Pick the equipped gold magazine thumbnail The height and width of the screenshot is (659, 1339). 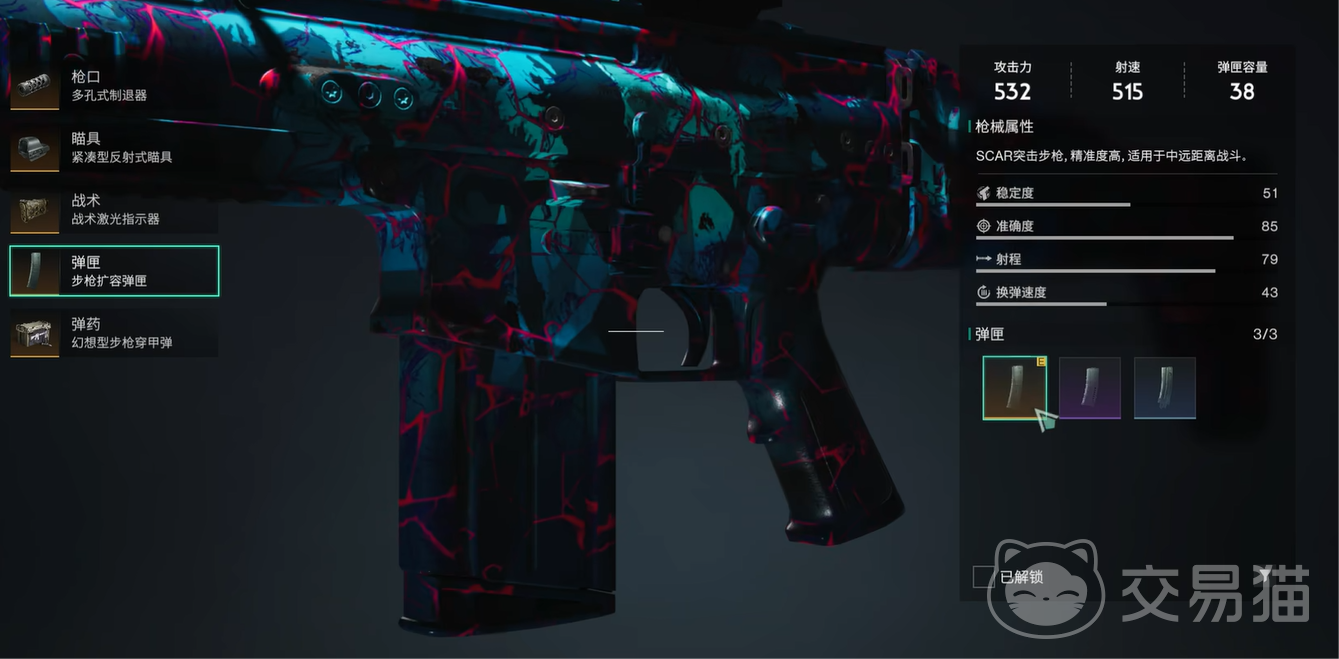click(x=1014, y=388)
